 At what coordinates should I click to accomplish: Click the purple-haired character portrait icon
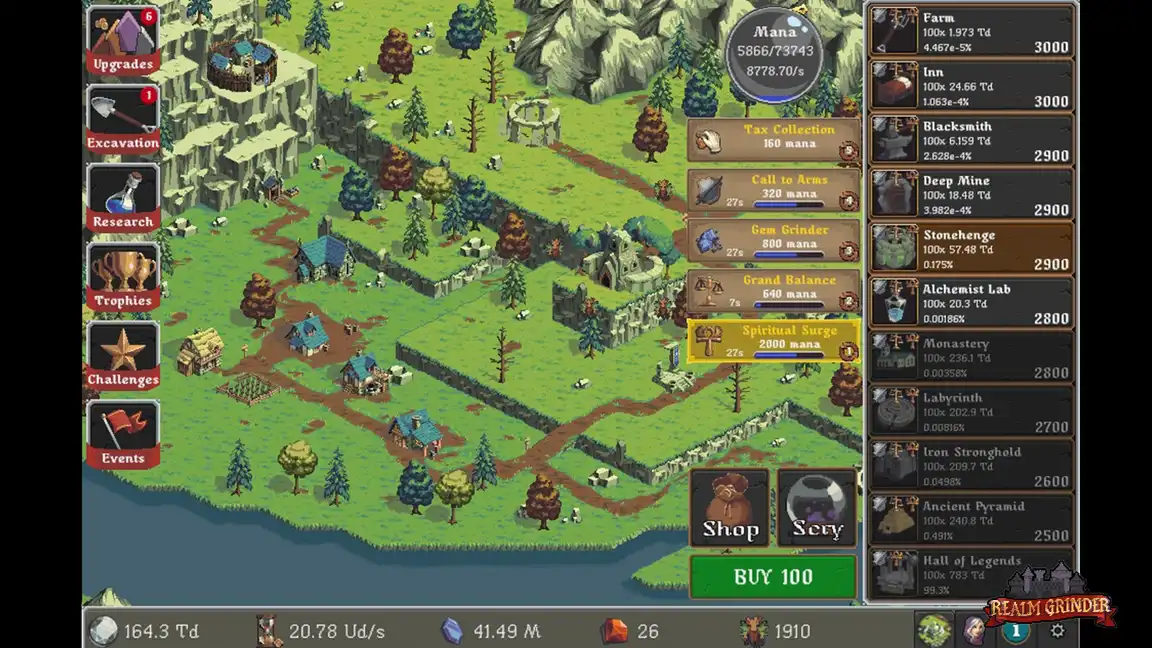click(x=973, y=631)
